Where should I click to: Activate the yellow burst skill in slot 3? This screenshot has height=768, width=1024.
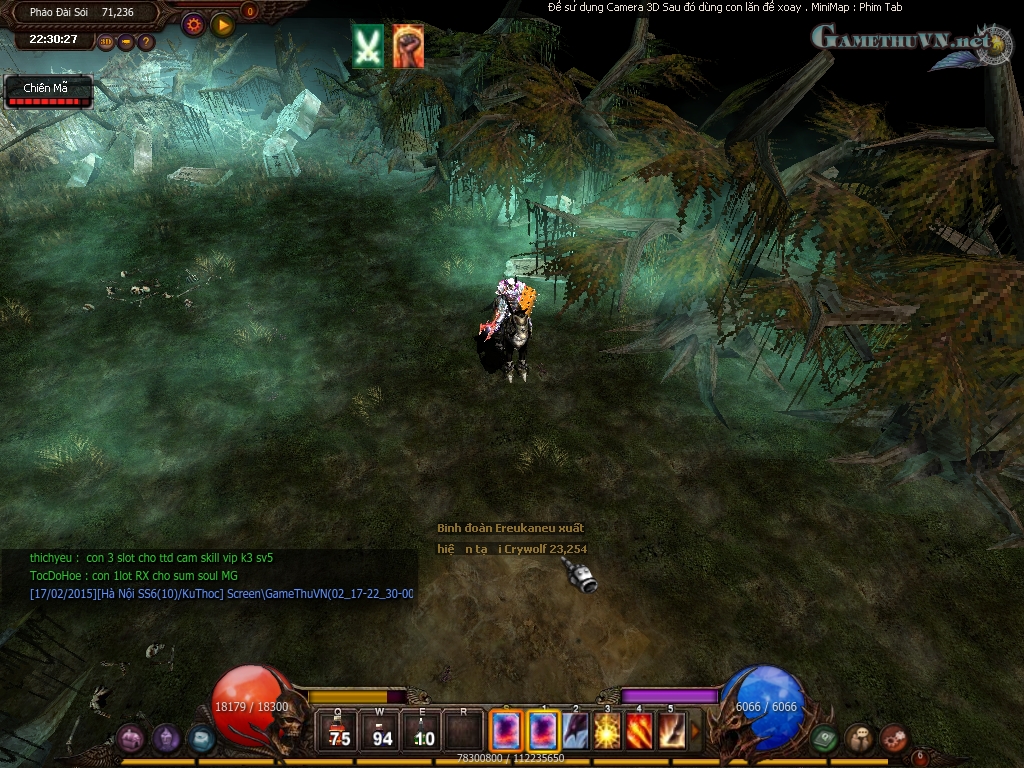607,731
